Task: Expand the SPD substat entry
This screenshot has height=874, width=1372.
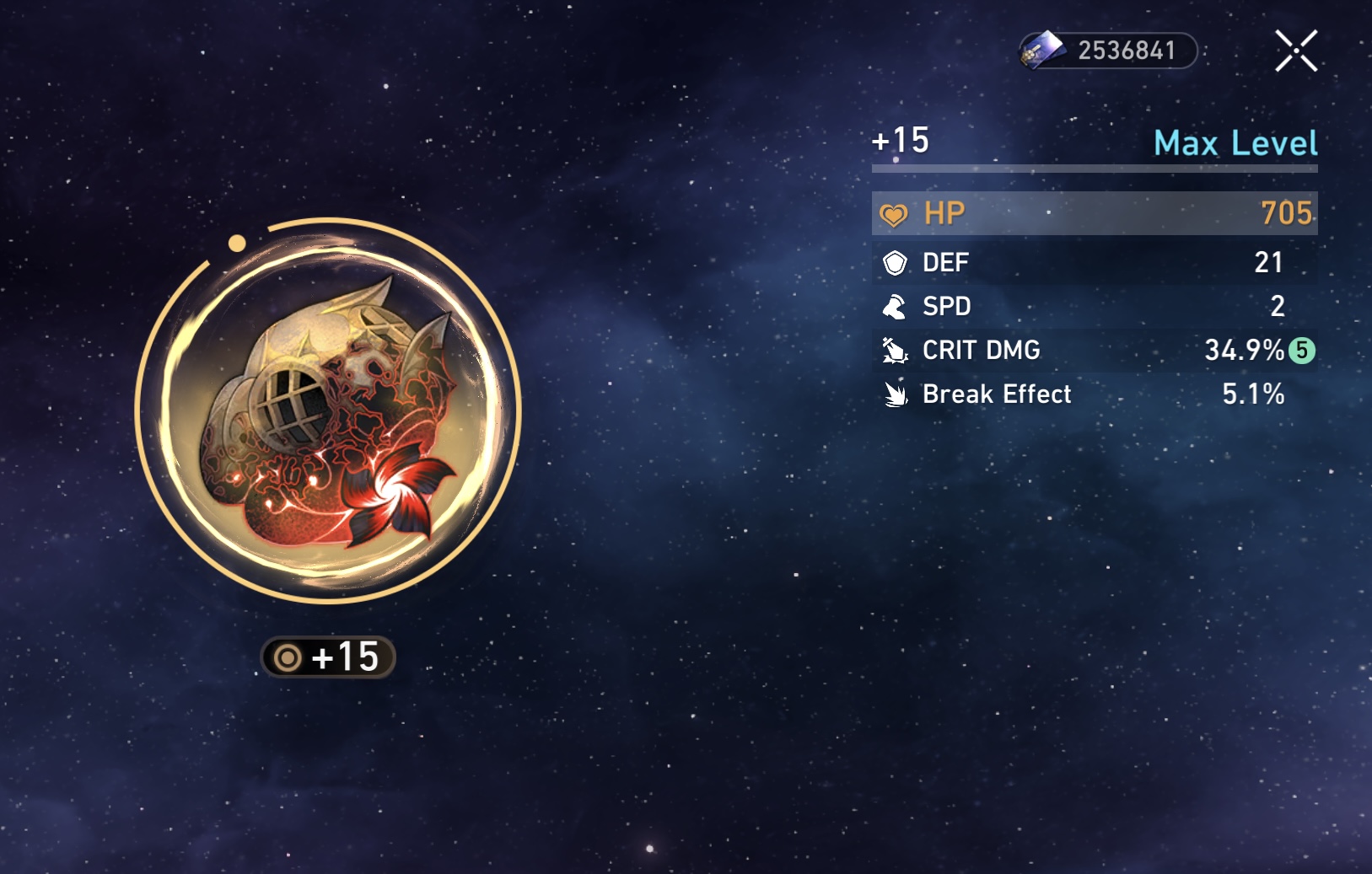Action: pos(1093,307)
